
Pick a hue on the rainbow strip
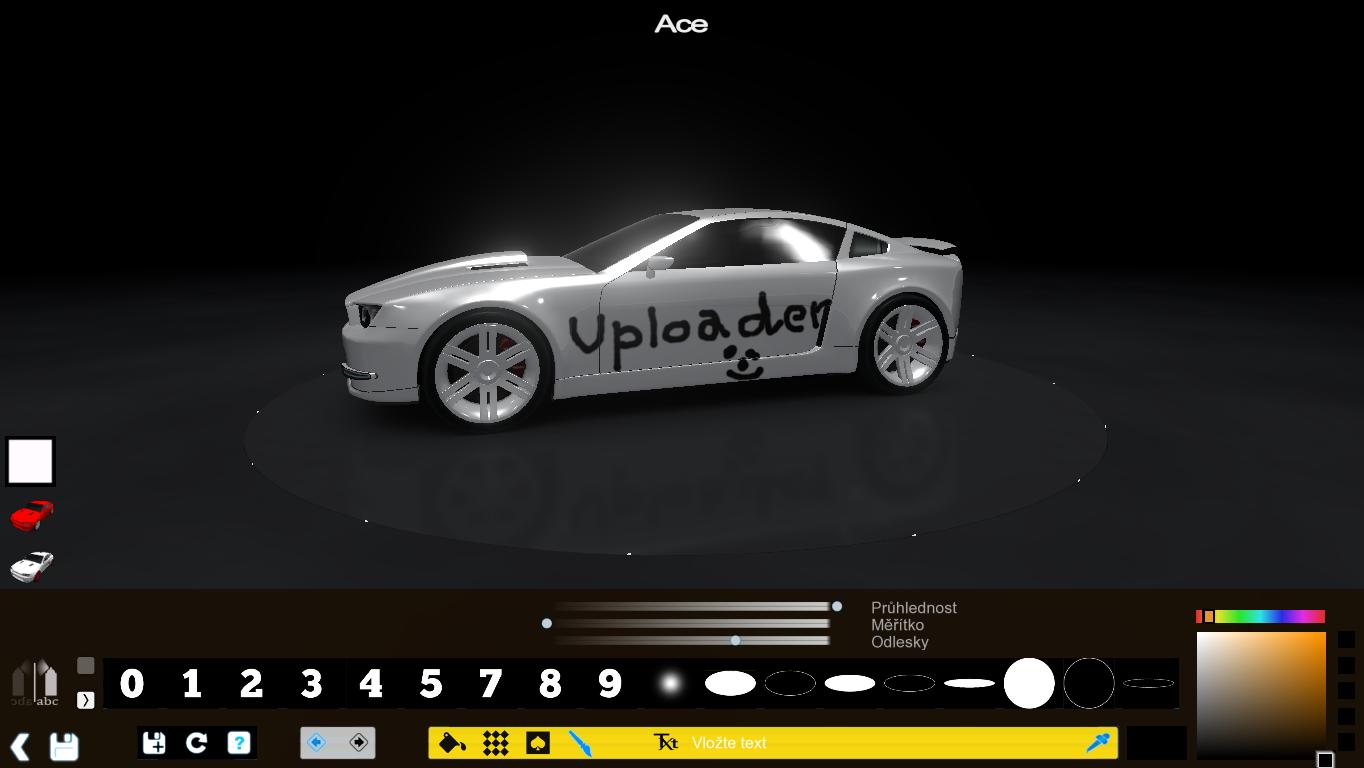pyautogui.click(x=1268, y=617)
